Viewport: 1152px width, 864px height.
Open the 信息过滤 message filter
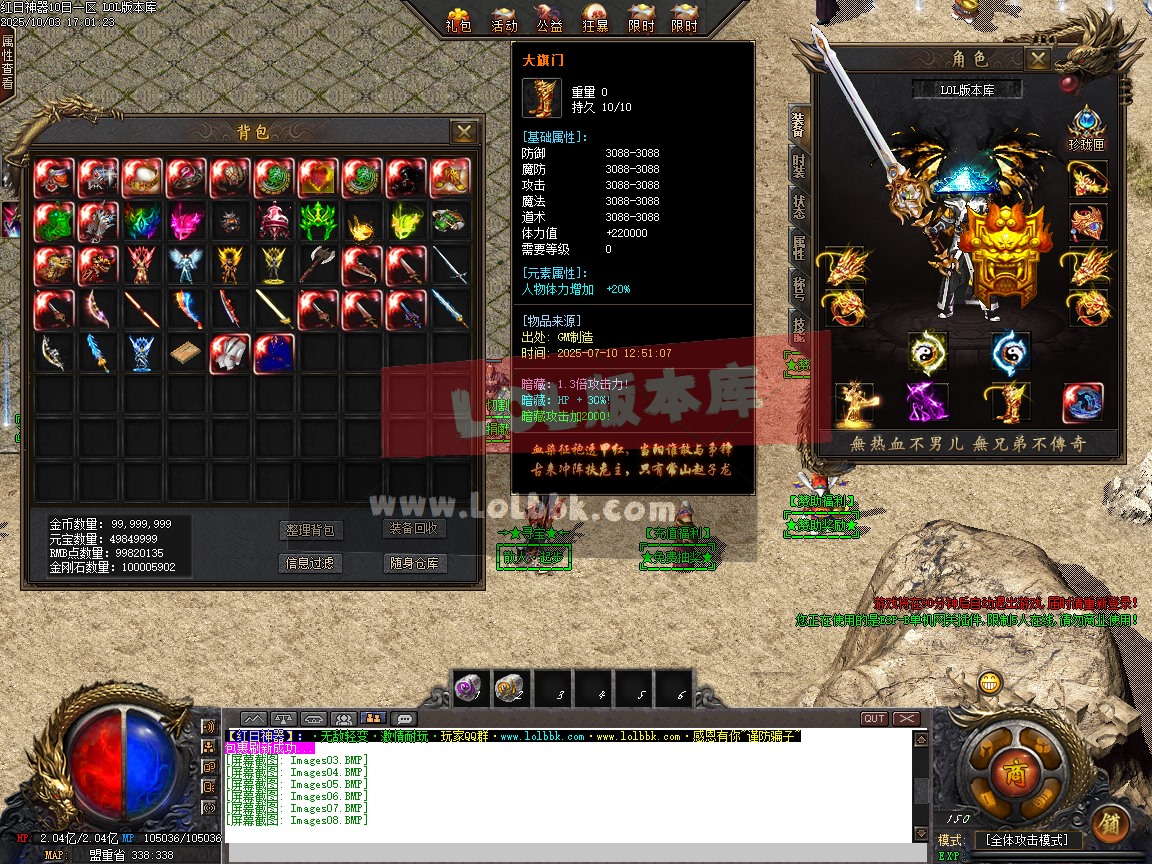pyautogui.click(x=312, y=563)
